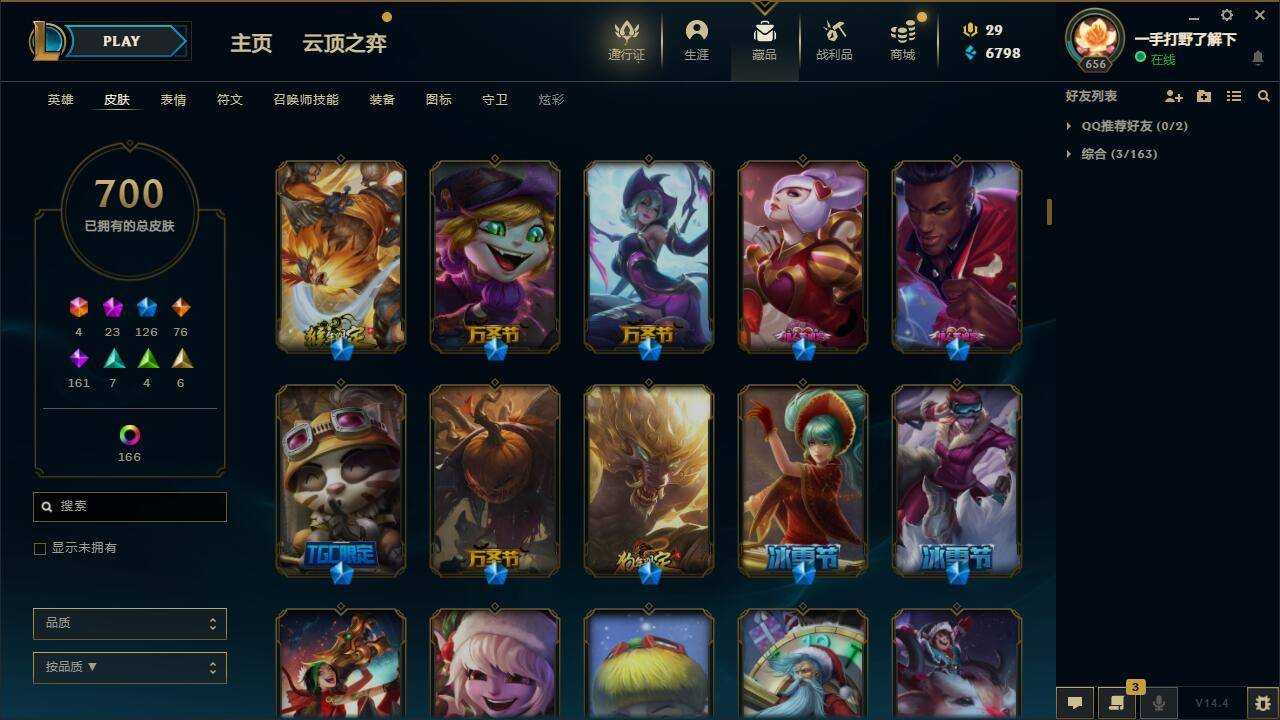The image size is (1280, 720).
Task: Mute the microphone in the bottom bar
Action: click(x=1158, y=702)
